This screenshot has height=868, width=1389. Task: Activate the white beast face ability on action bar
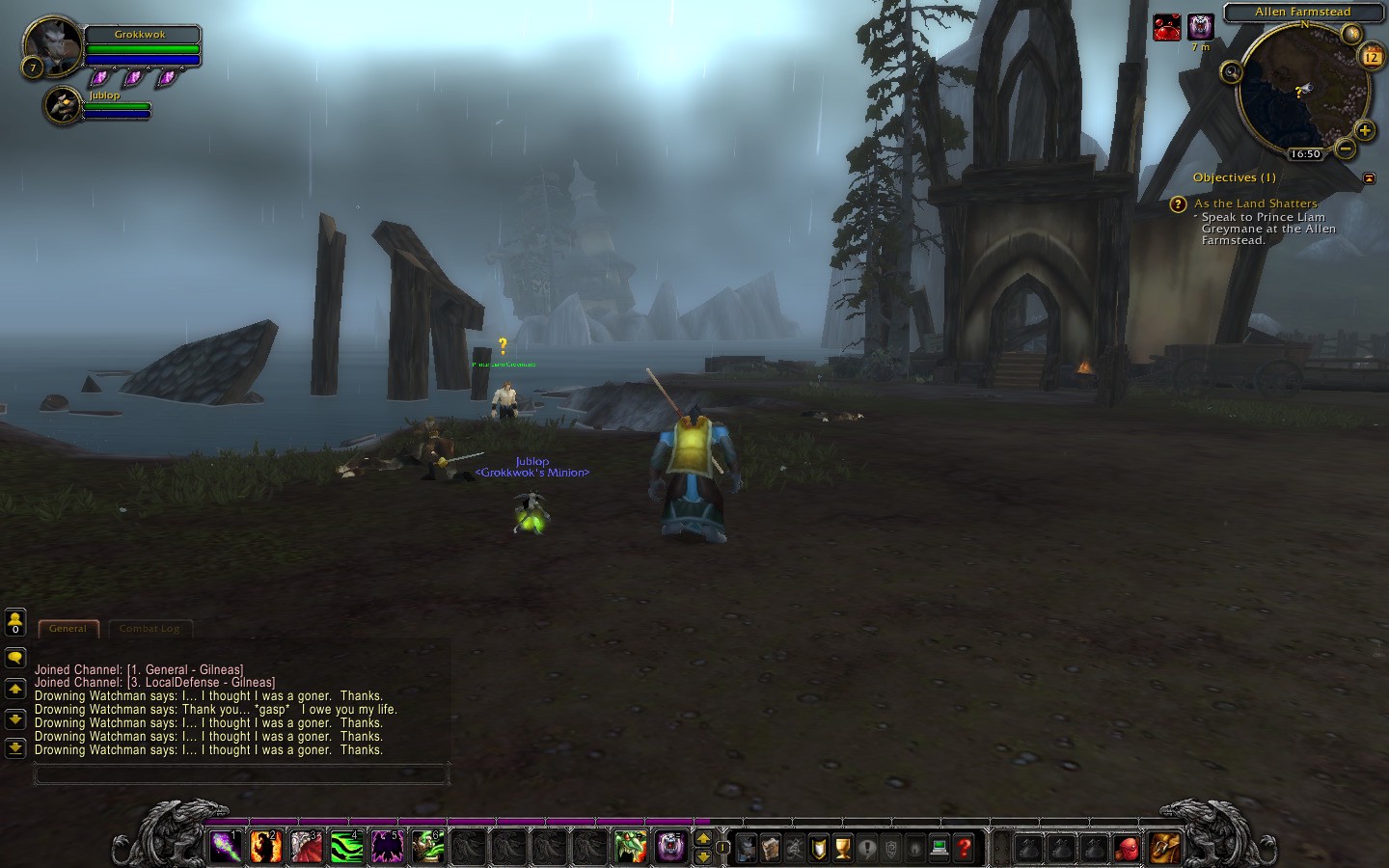click(x=671, y=847)
